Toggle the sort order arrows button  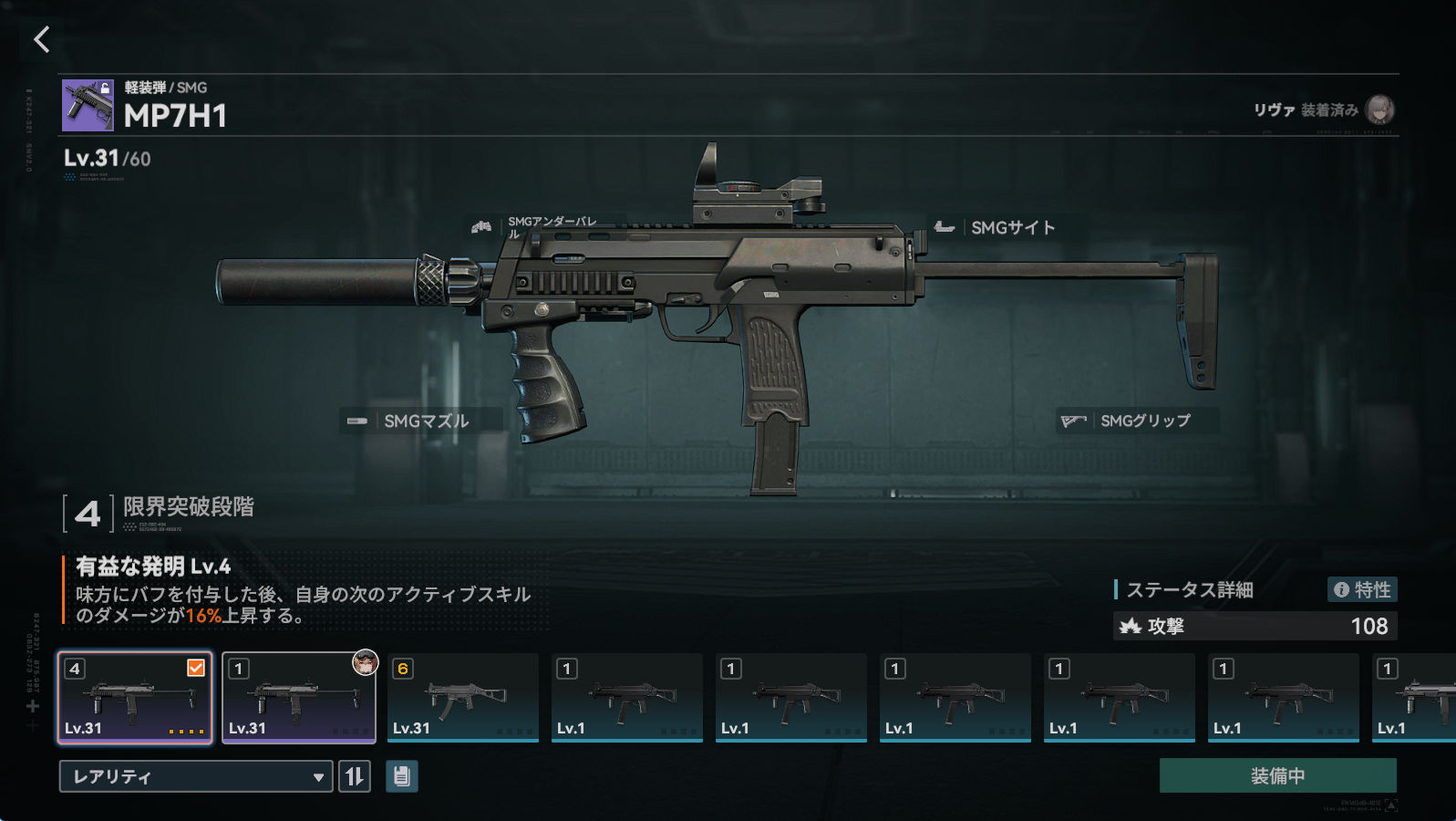pos(355,776)
